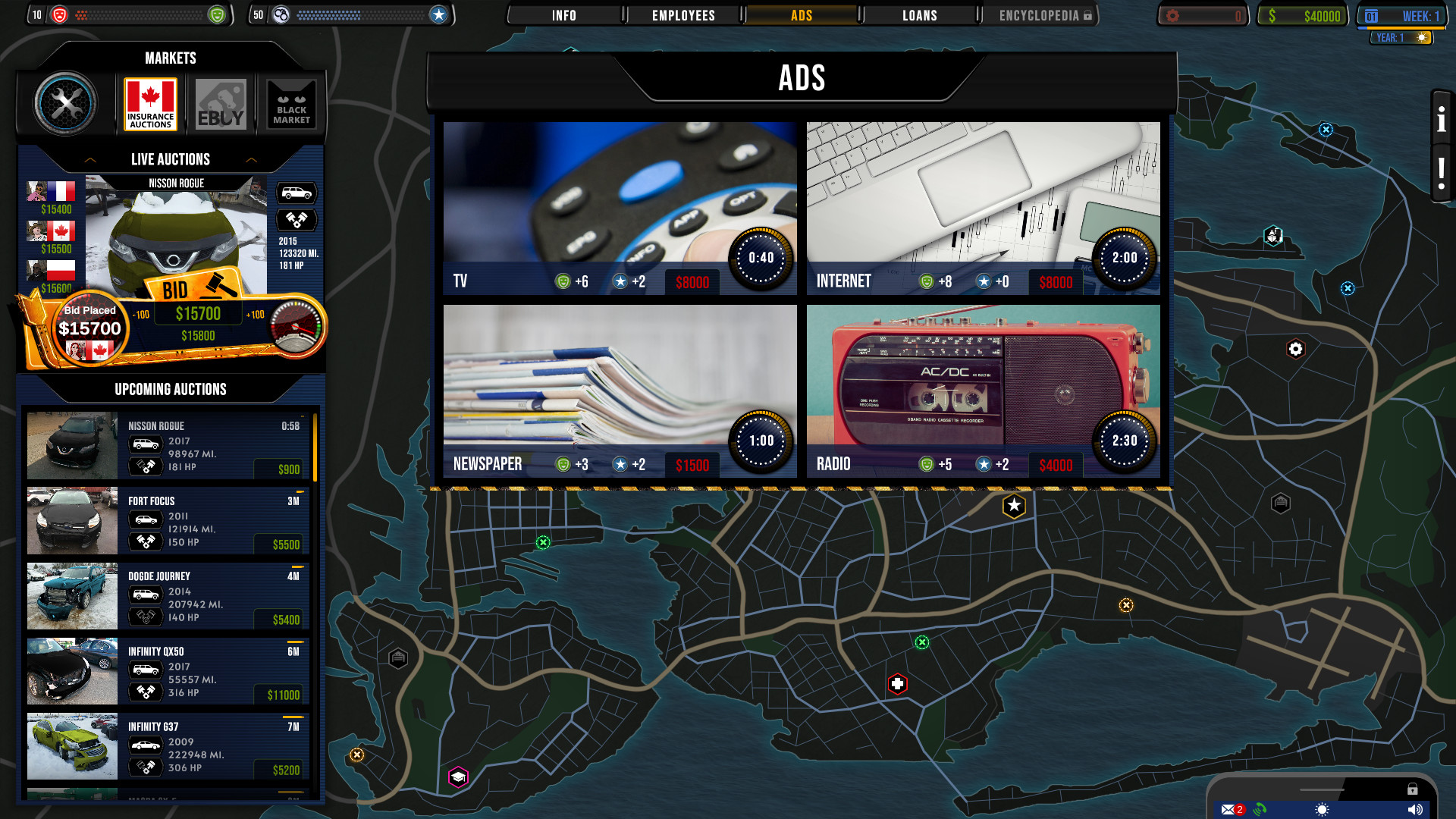
Task: Toggle the speaker icon on the phone
Action: point(1415,809)
